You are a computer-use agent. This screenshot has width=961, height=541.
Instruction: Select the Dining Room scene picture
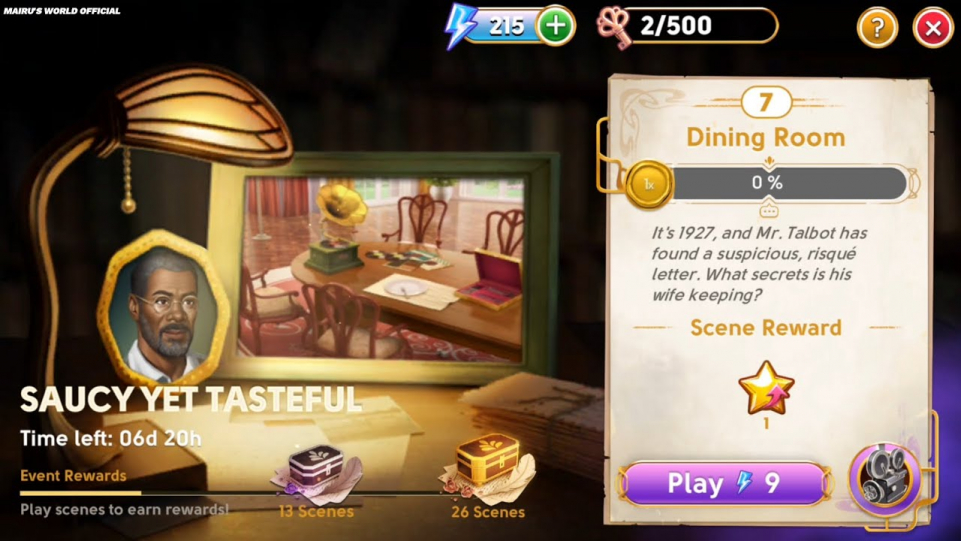click(385, 268)
